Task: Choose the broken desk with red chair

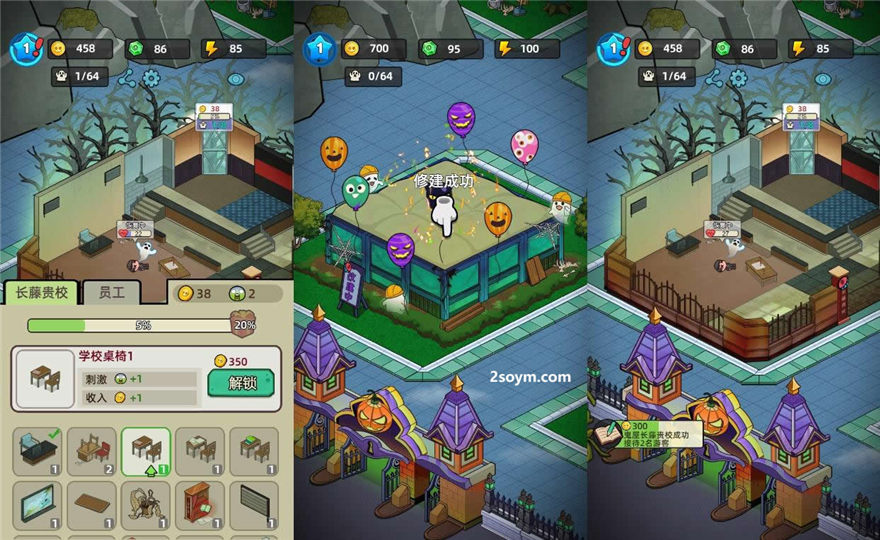Action: [92, 451]
